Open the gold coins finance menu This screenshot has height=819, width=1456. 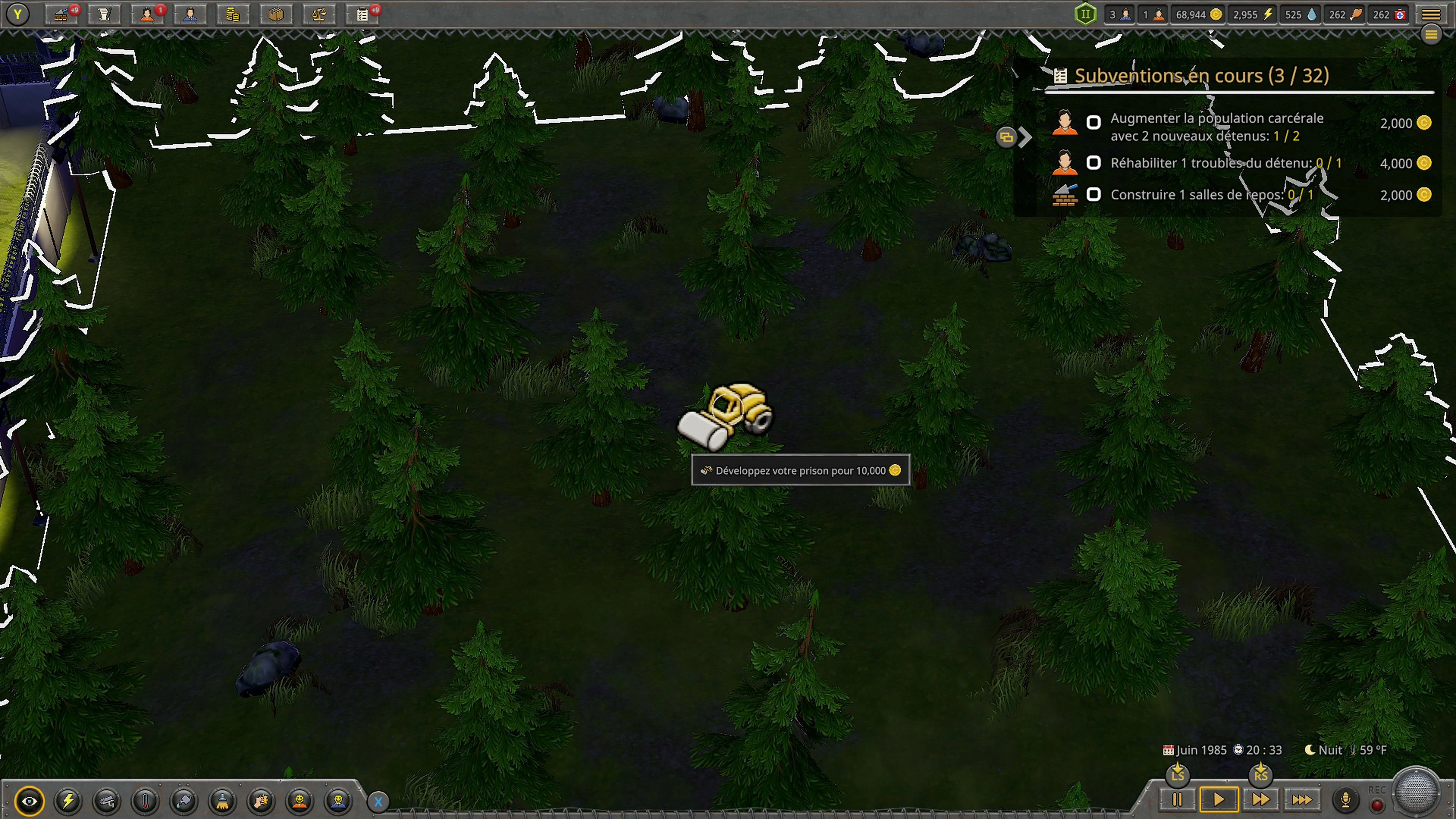click(233, 15)
